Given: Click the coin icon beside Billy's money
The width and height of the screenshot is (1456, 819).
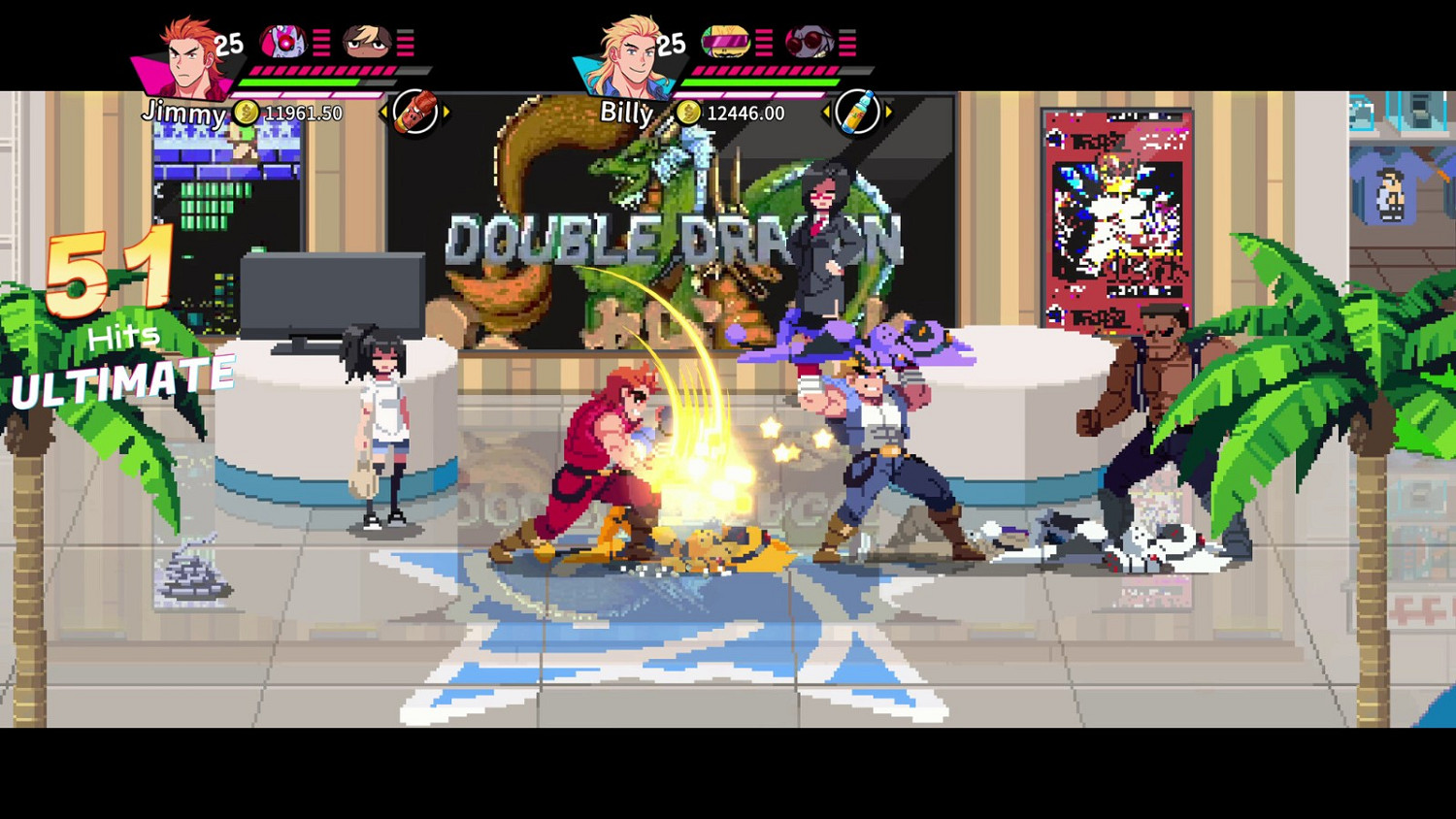Looking at the screenshot, I should (x=689, y=113).
